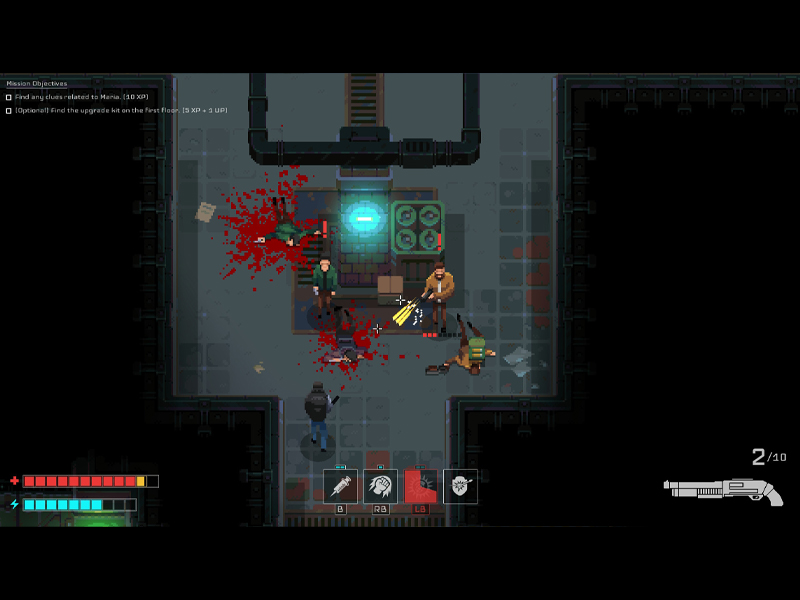Open the Mission Objectives header
This screenshot has height=600, width=800.
pos(37,83)
